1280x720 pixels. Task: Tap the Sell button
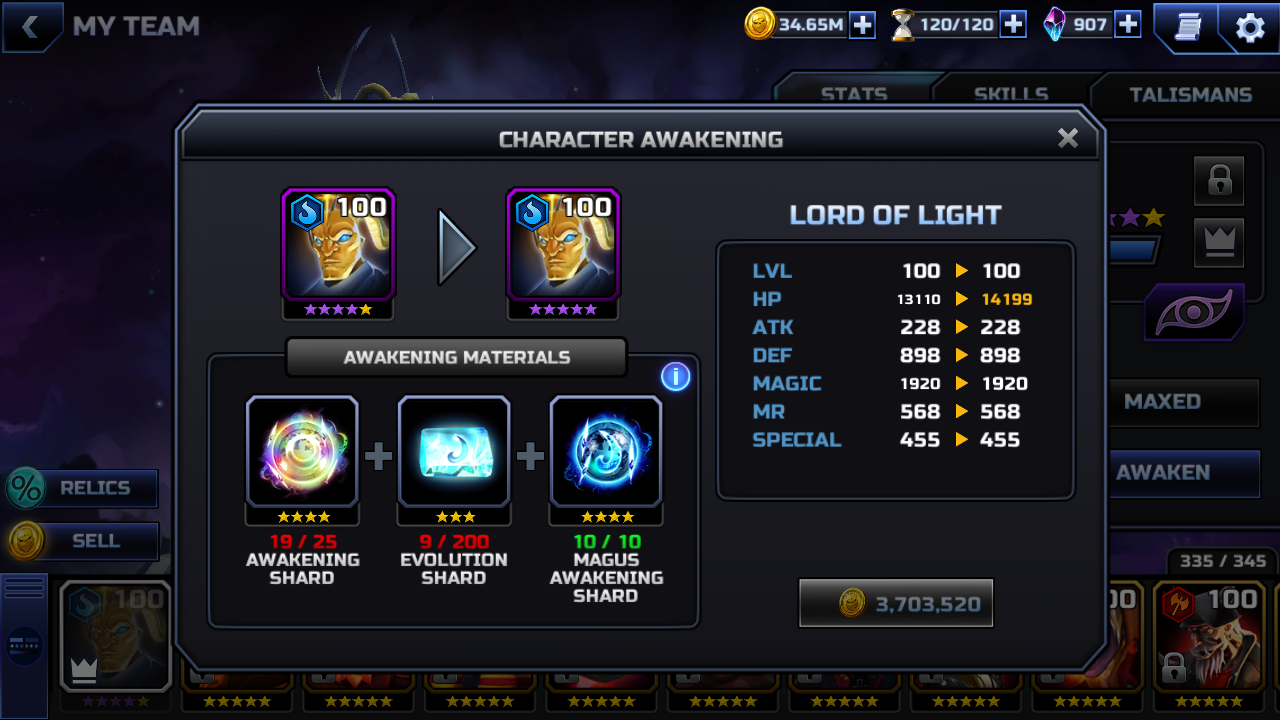(x=83, y=541)
